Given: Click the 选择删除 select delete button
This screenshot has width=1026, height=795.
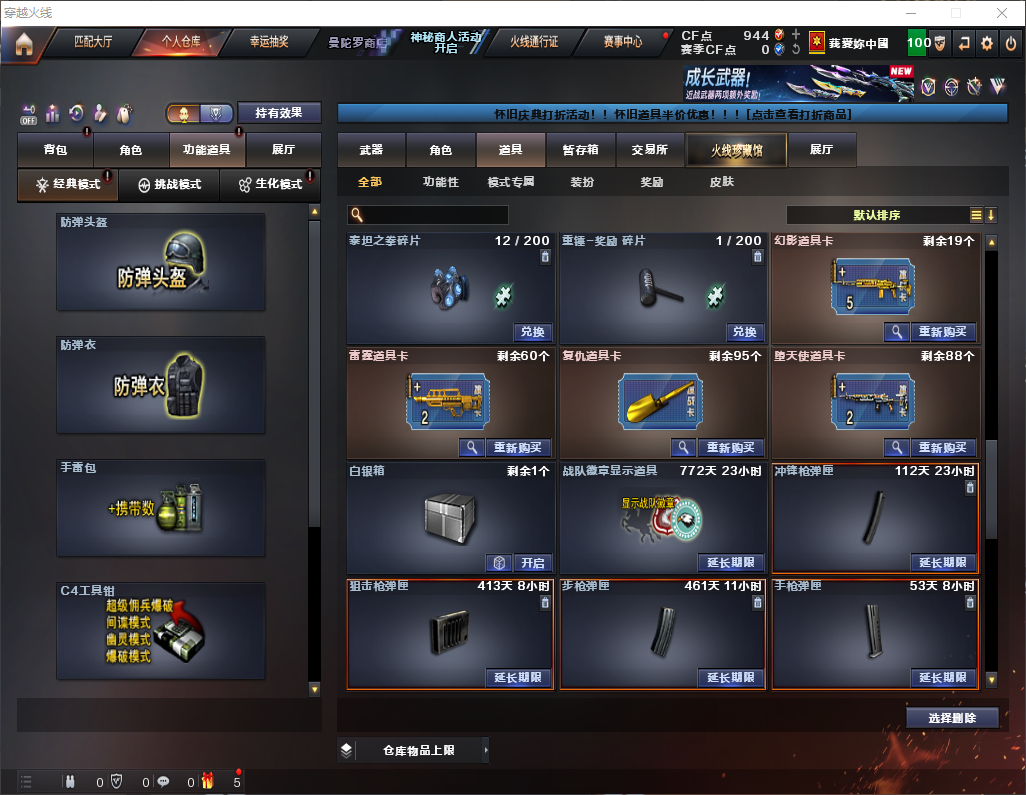Looking at the screenshot, I should 952,718.
